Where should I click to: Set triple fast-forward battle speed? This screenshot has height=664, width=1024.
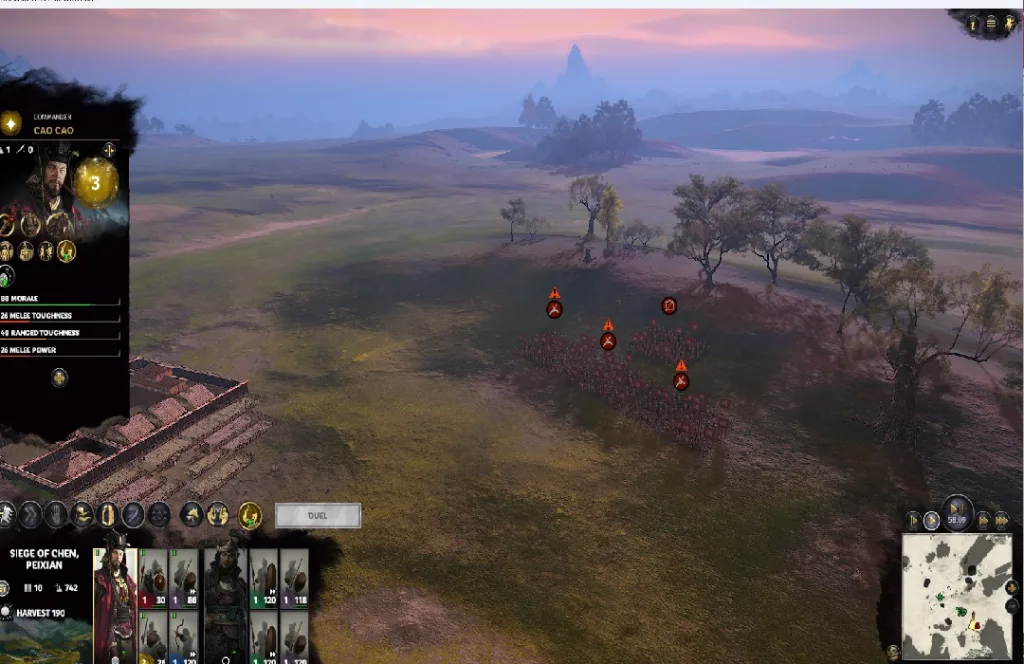(1001, 520)
